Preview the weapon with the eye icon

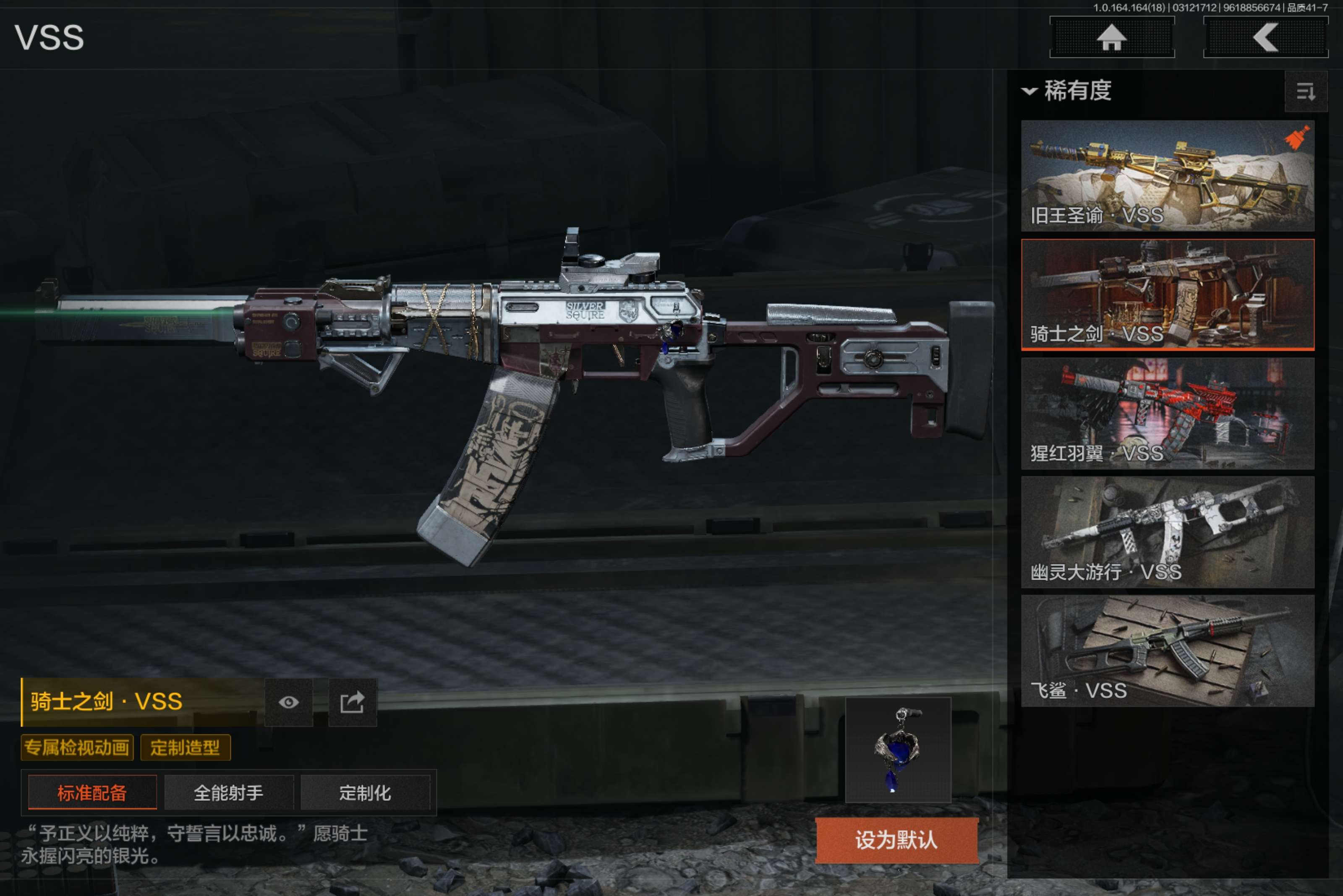tap(289, 702)
